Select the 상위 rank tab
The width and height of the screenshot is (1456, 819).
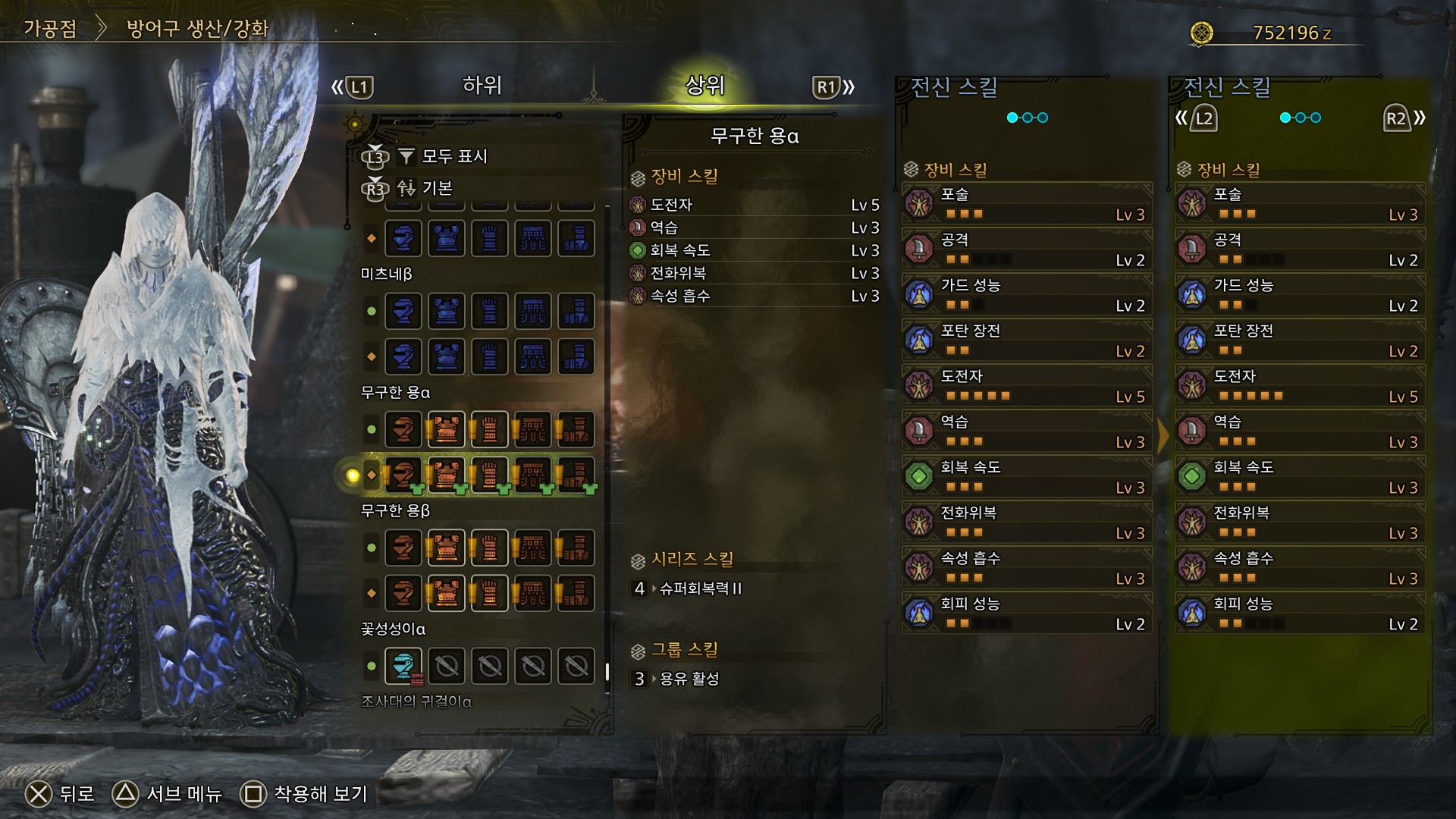pos(704,86)
